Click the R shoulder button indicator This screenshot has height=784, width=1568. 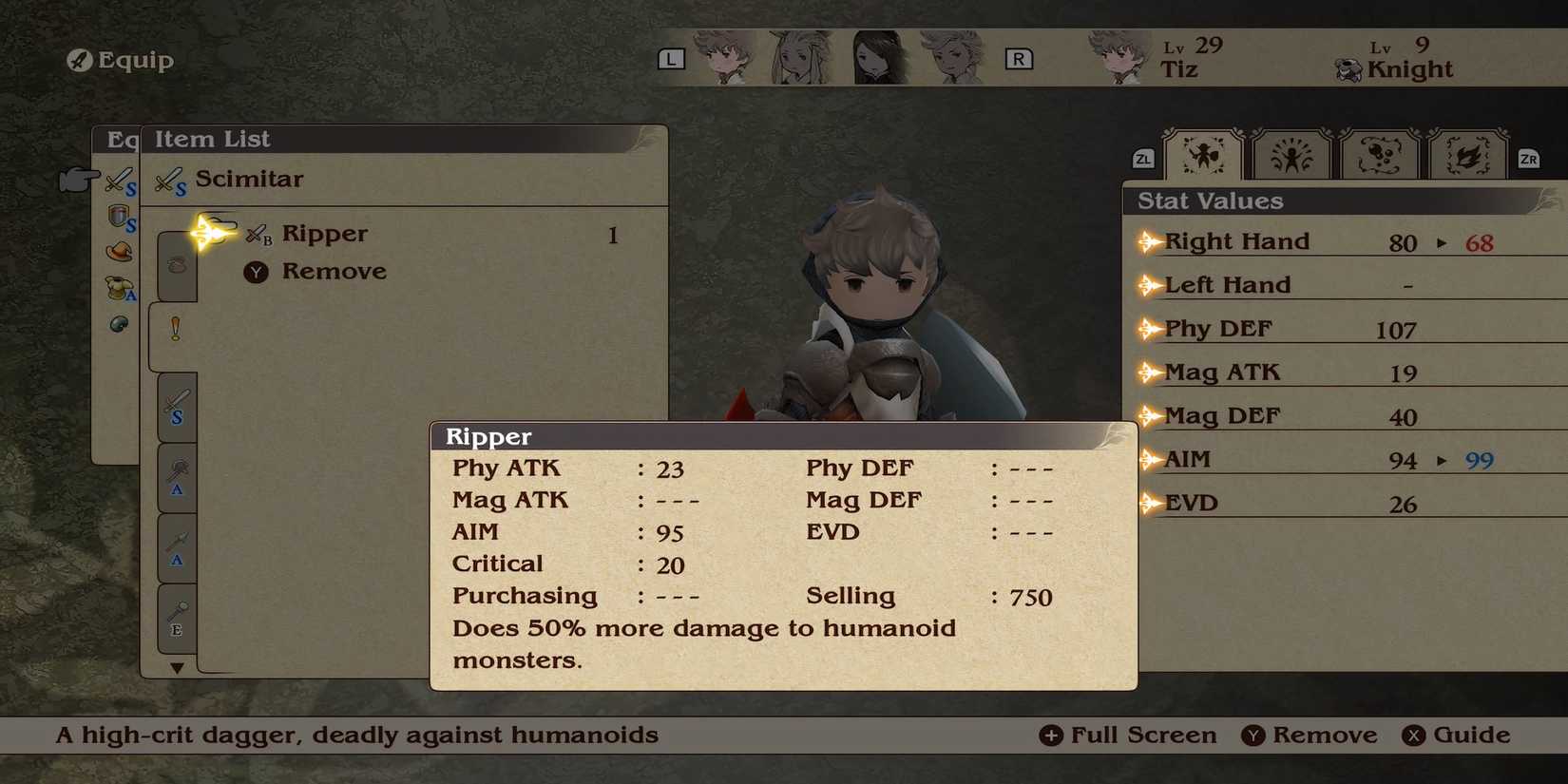1020,58
